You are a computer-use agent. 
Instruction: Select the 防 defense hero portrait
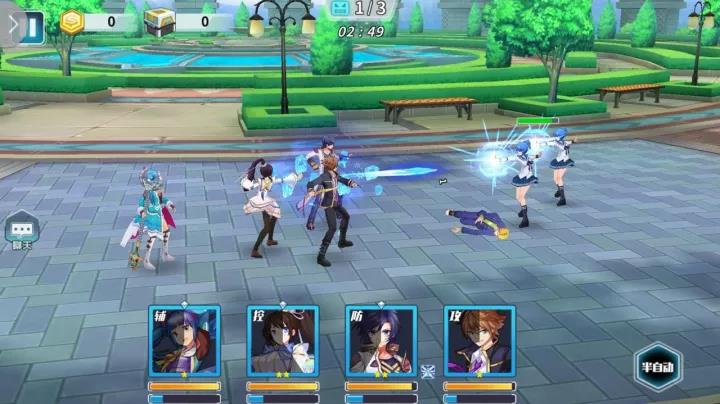(x=381, y=341)
